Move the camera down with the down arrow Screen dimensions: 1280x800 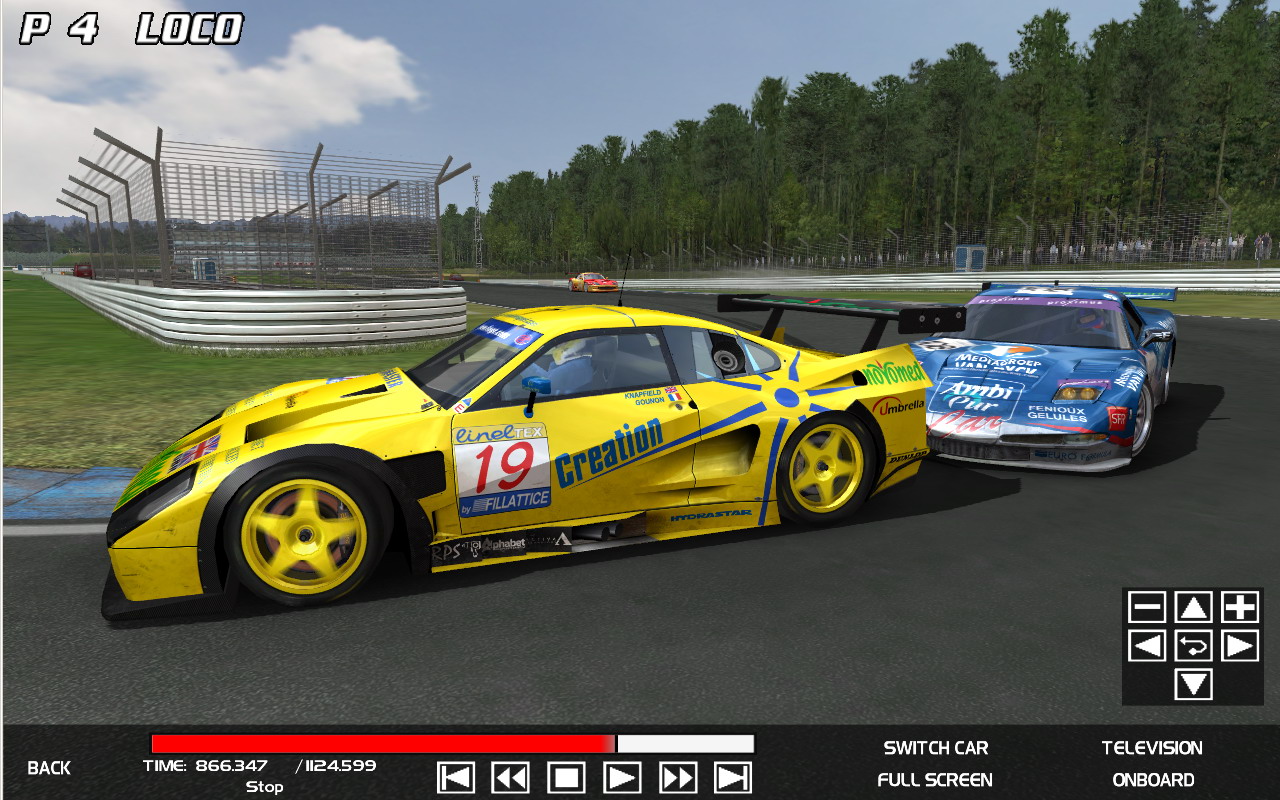click(1193, 685)
